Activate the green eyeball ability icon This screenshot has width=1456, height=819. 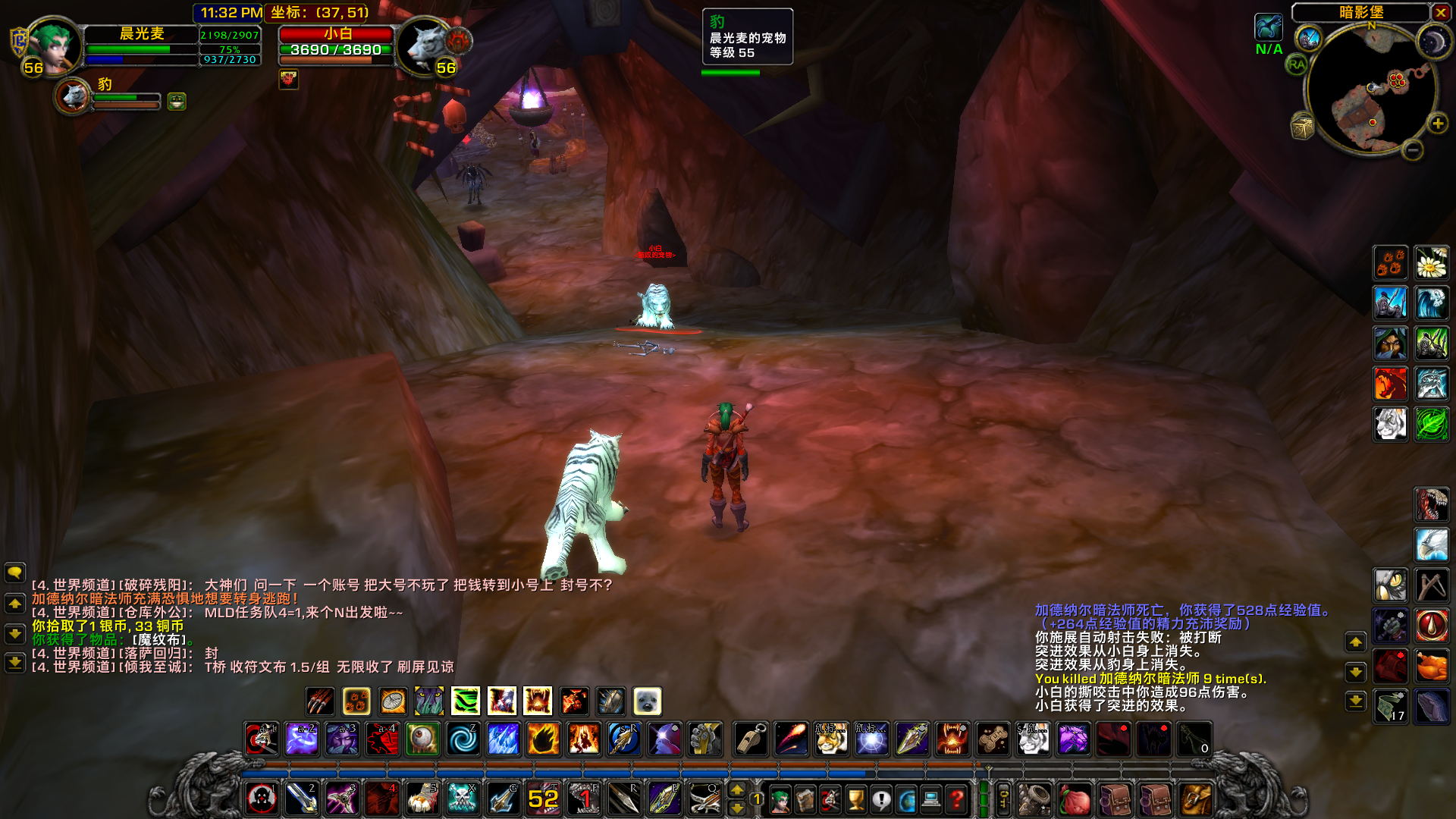[422, 739]
